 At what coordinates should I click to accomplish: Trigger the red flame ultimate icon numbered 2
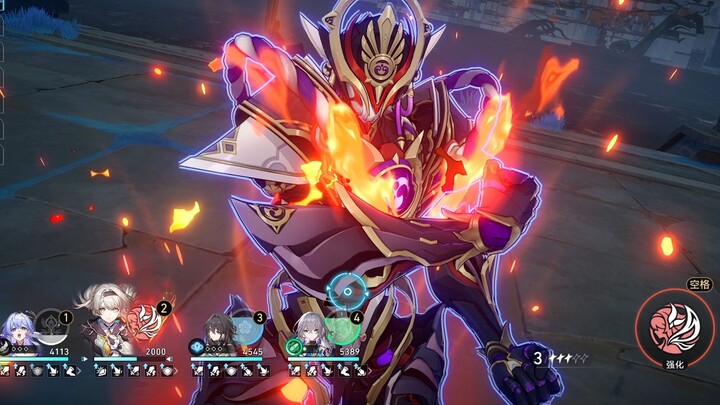tap(149, 323)
